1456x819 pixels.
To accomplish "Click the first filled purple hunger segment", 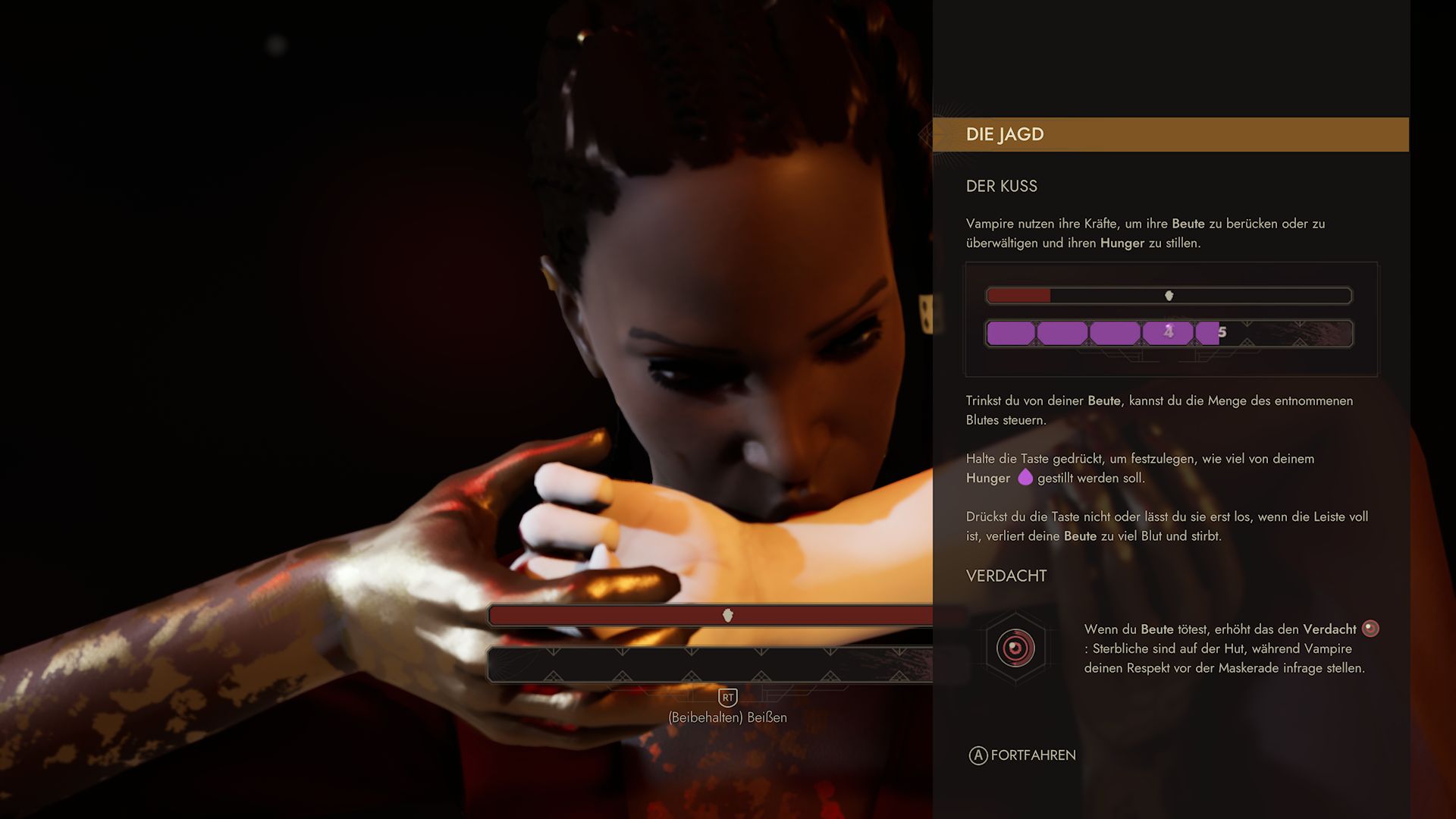I will 1010,331.
